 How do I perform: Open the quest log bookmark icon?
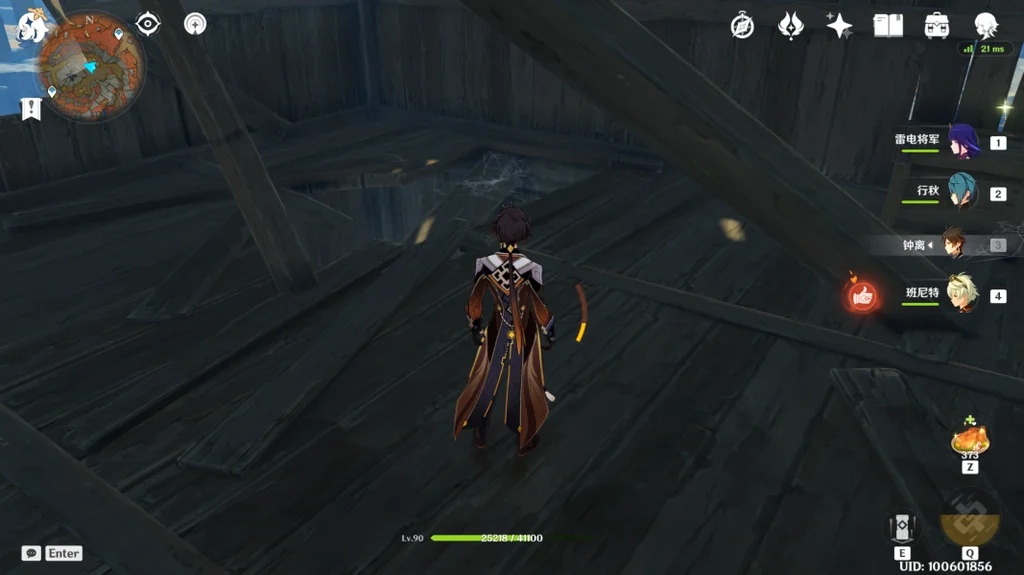tap(31, 108)
